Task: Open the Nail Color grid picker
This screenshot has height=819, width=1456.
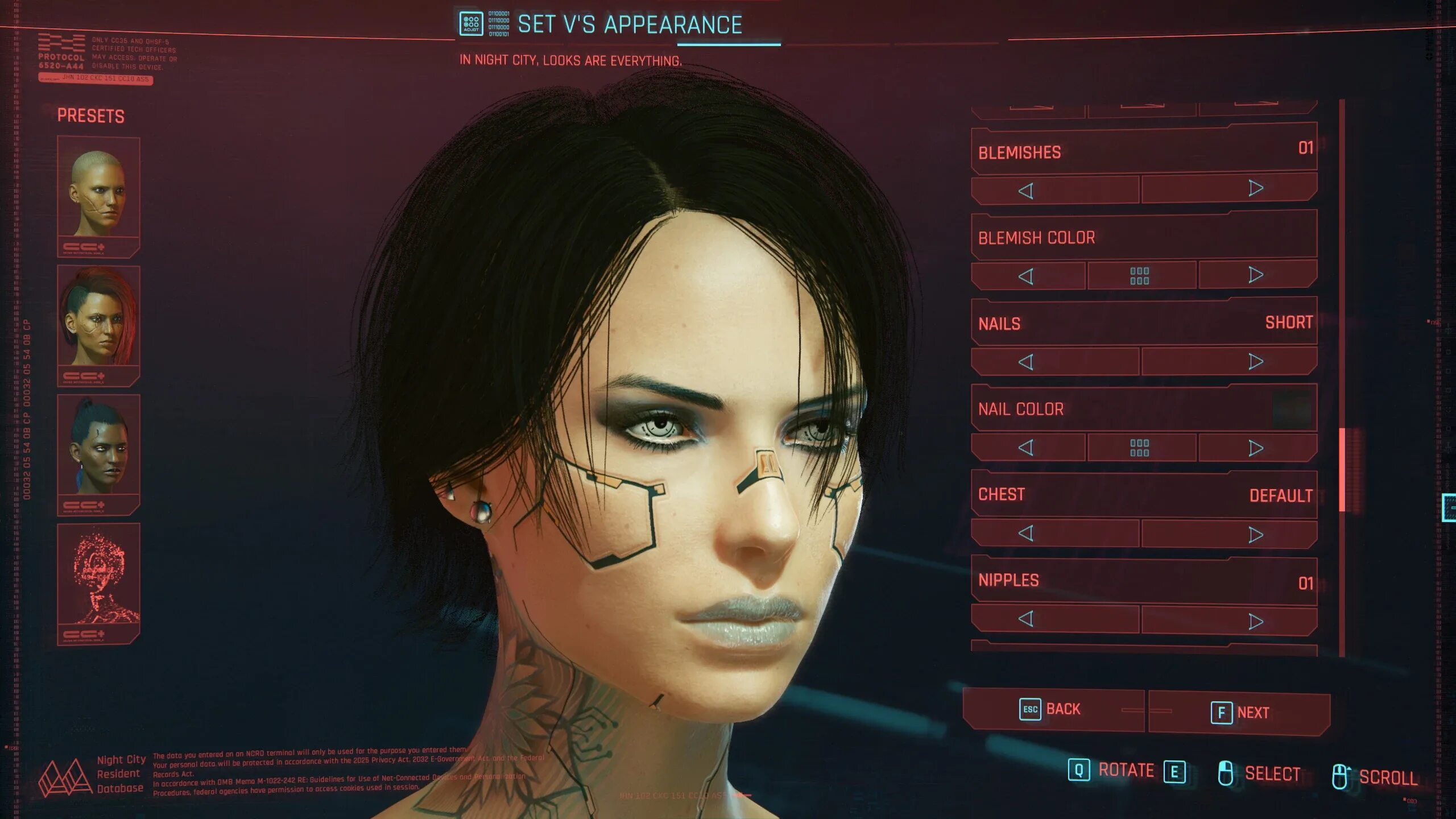Action: pos(1140,448)
